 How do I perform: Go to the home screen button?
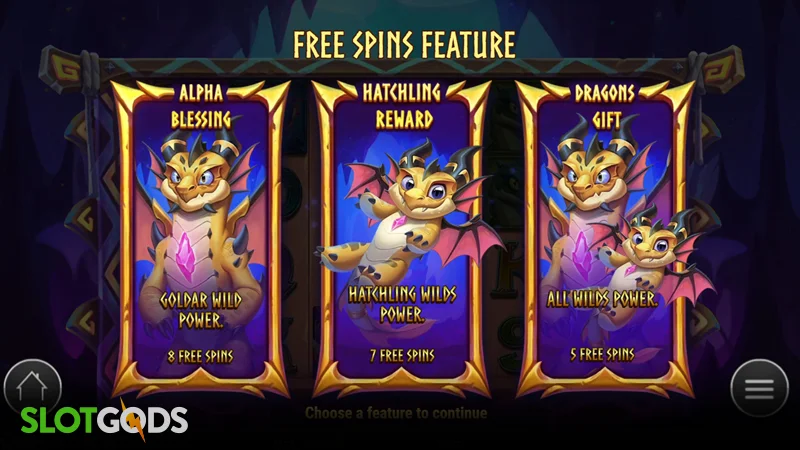33,385
